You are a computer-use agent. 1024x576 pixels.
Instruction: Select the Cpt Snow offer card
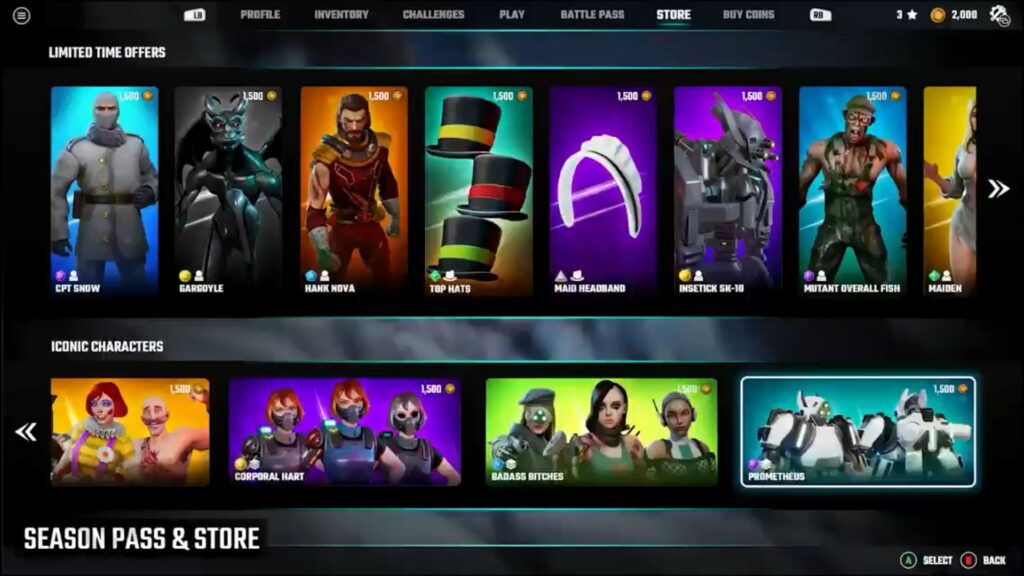point(104,191)
